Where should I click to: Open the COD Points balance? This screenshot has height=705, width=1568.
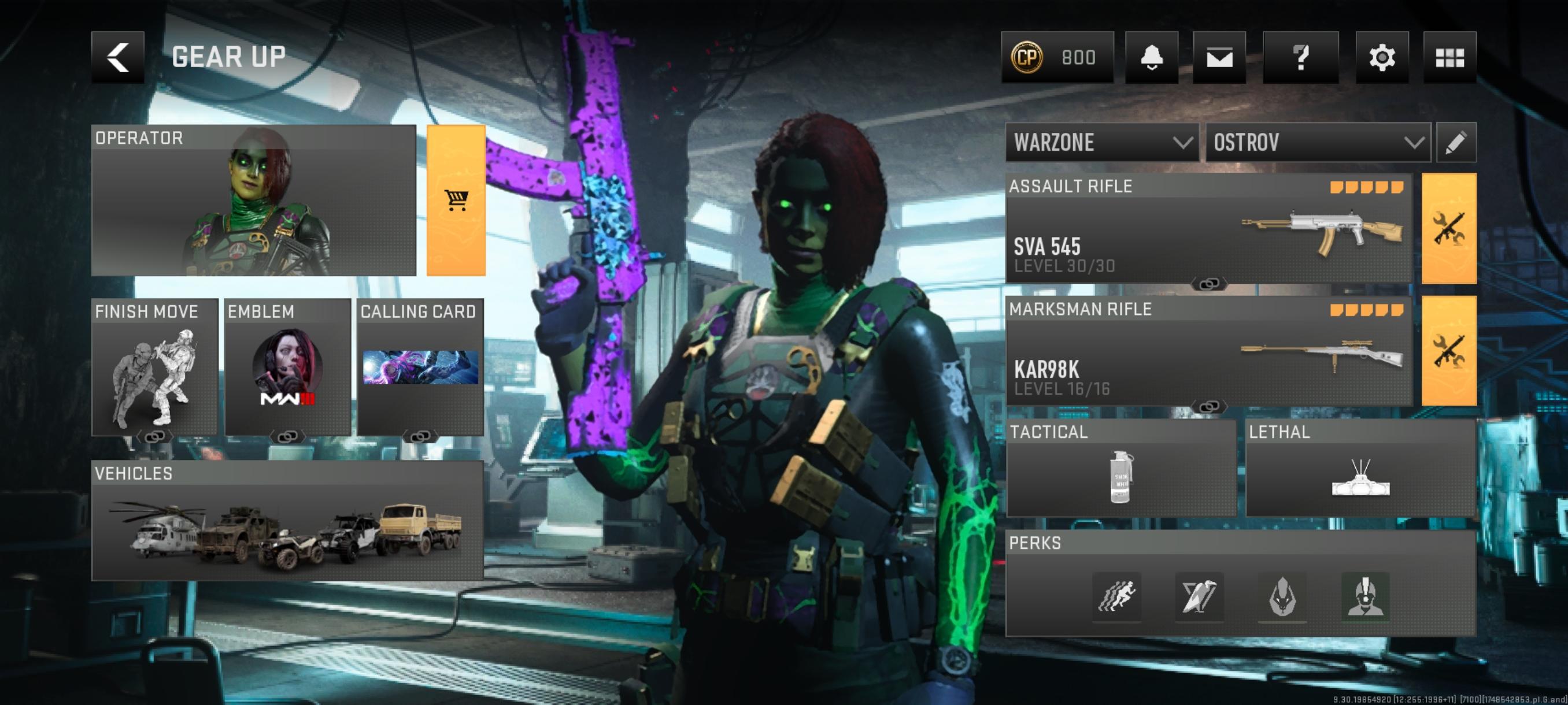coord(1057,57)
